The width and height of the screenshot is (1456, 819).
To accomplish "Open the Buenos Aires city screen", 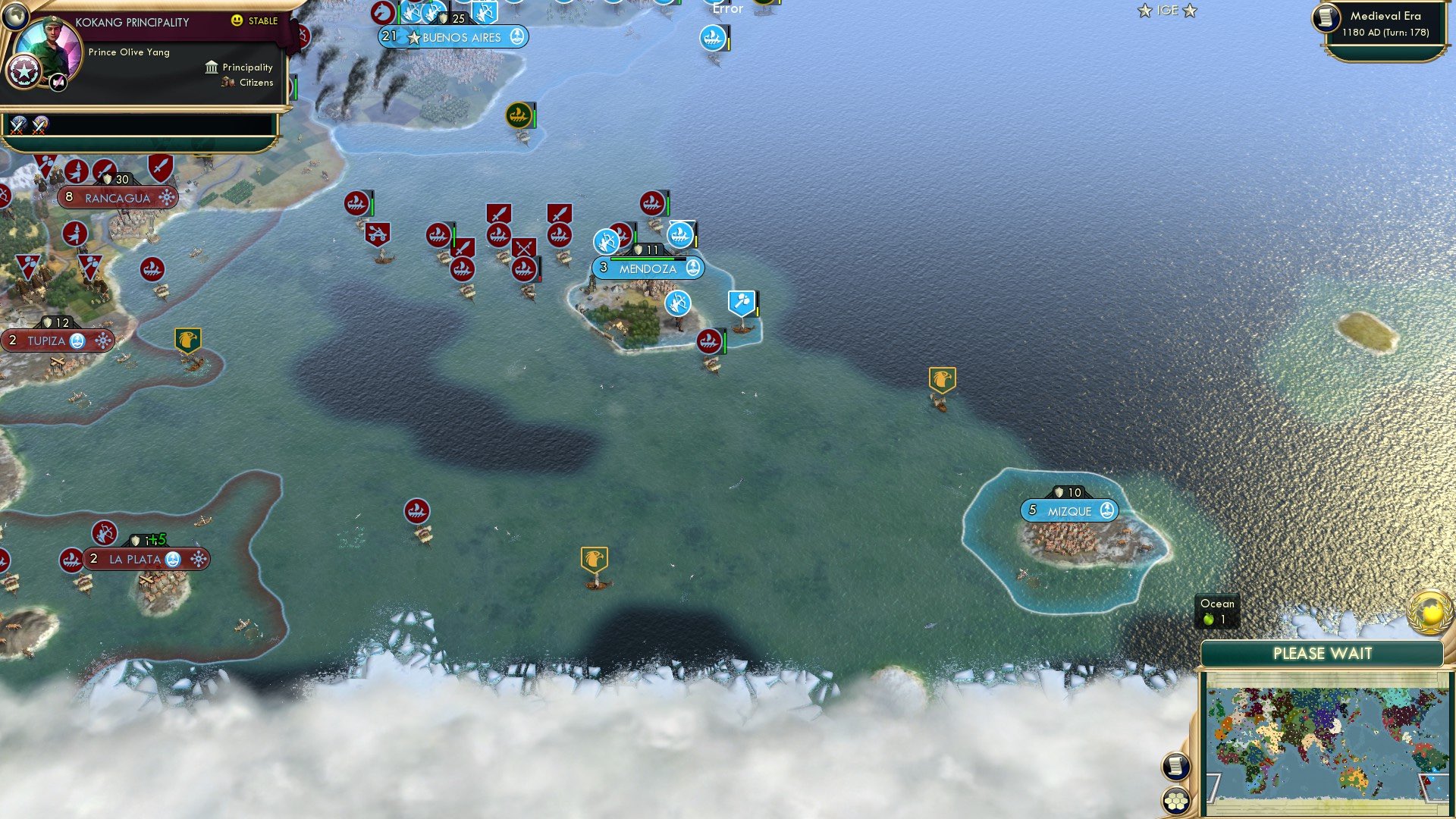I will click(455, 37).
